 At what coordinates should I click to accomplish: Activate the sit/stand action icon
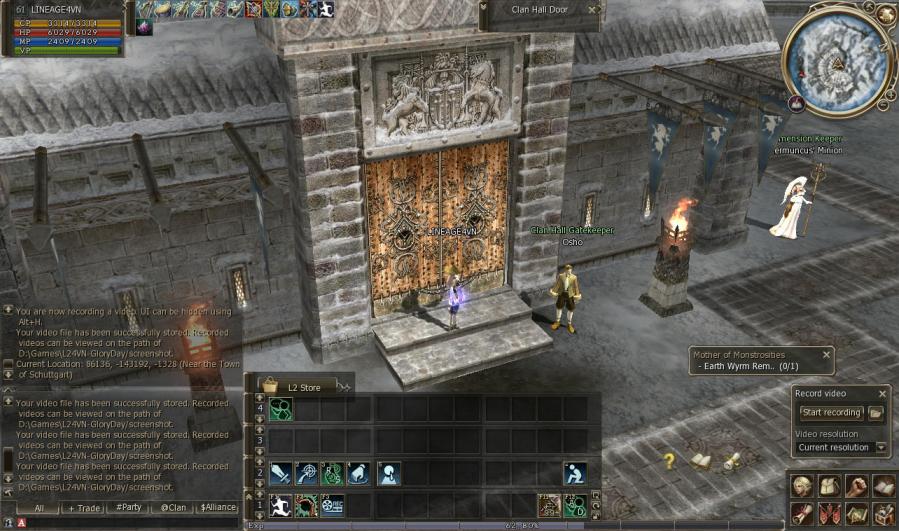[574, 473]
